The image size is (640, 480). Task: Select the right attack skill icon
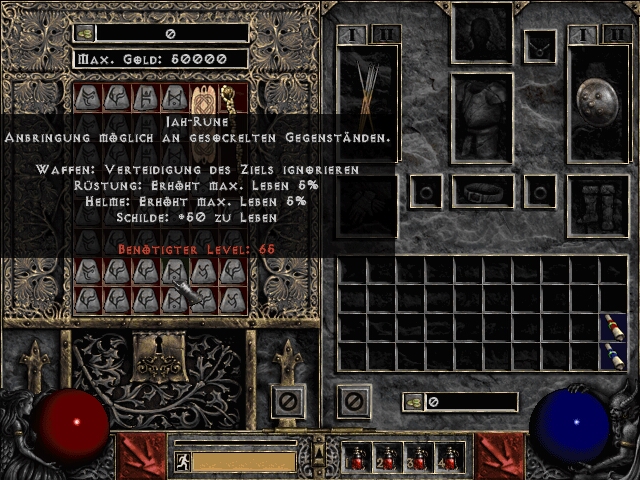click(x=499, y=455)
